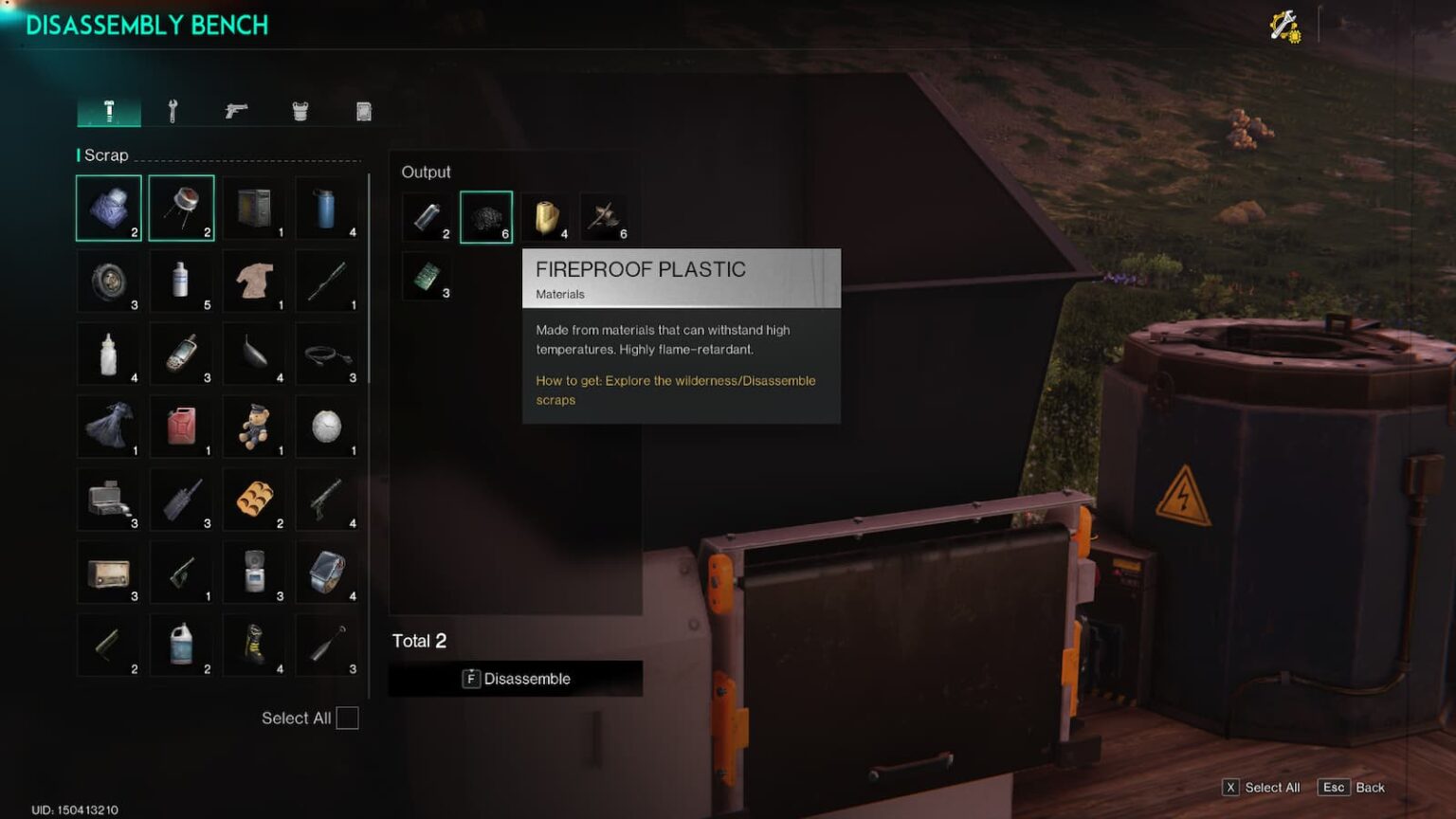Switch to the armor vest tab
Image resolution: width=1456 pixels, height=819 pixels.
pos(300,110)
